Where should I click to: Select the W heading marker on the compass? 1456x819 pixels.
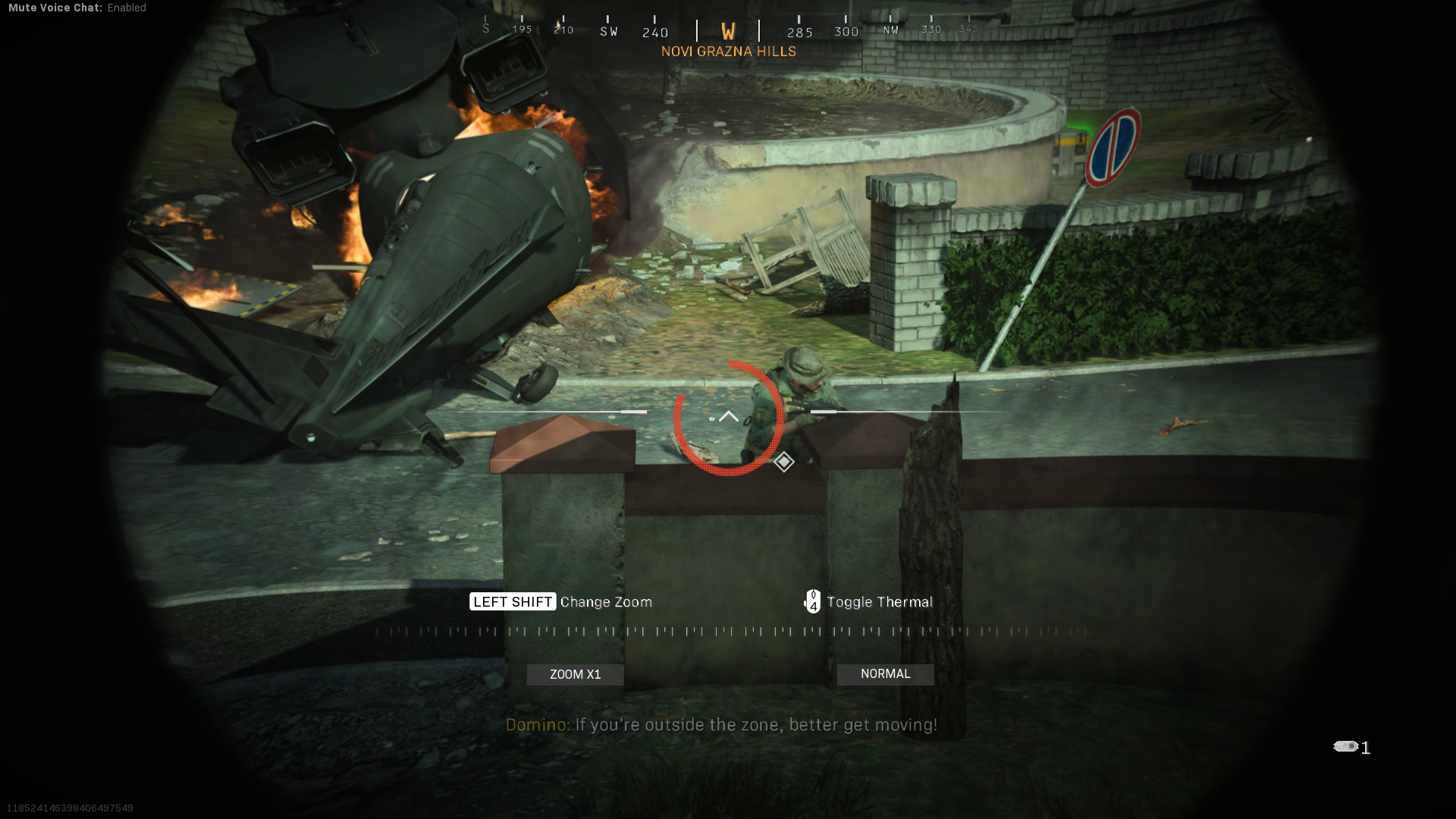[727, 32]
